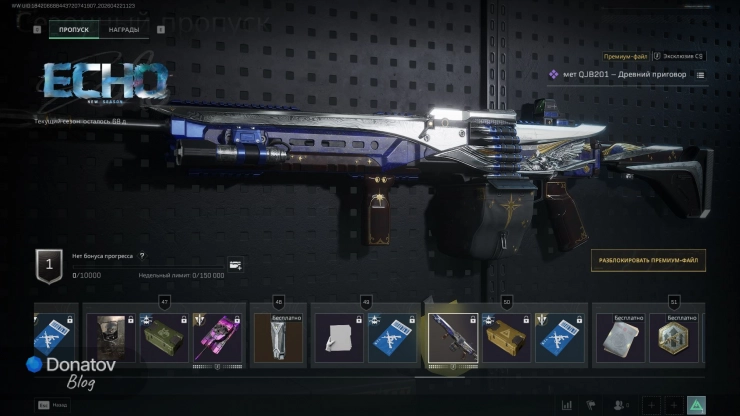Open the Награды tab
This screenshot has width=740, height=416.
(x=124, y=30)
